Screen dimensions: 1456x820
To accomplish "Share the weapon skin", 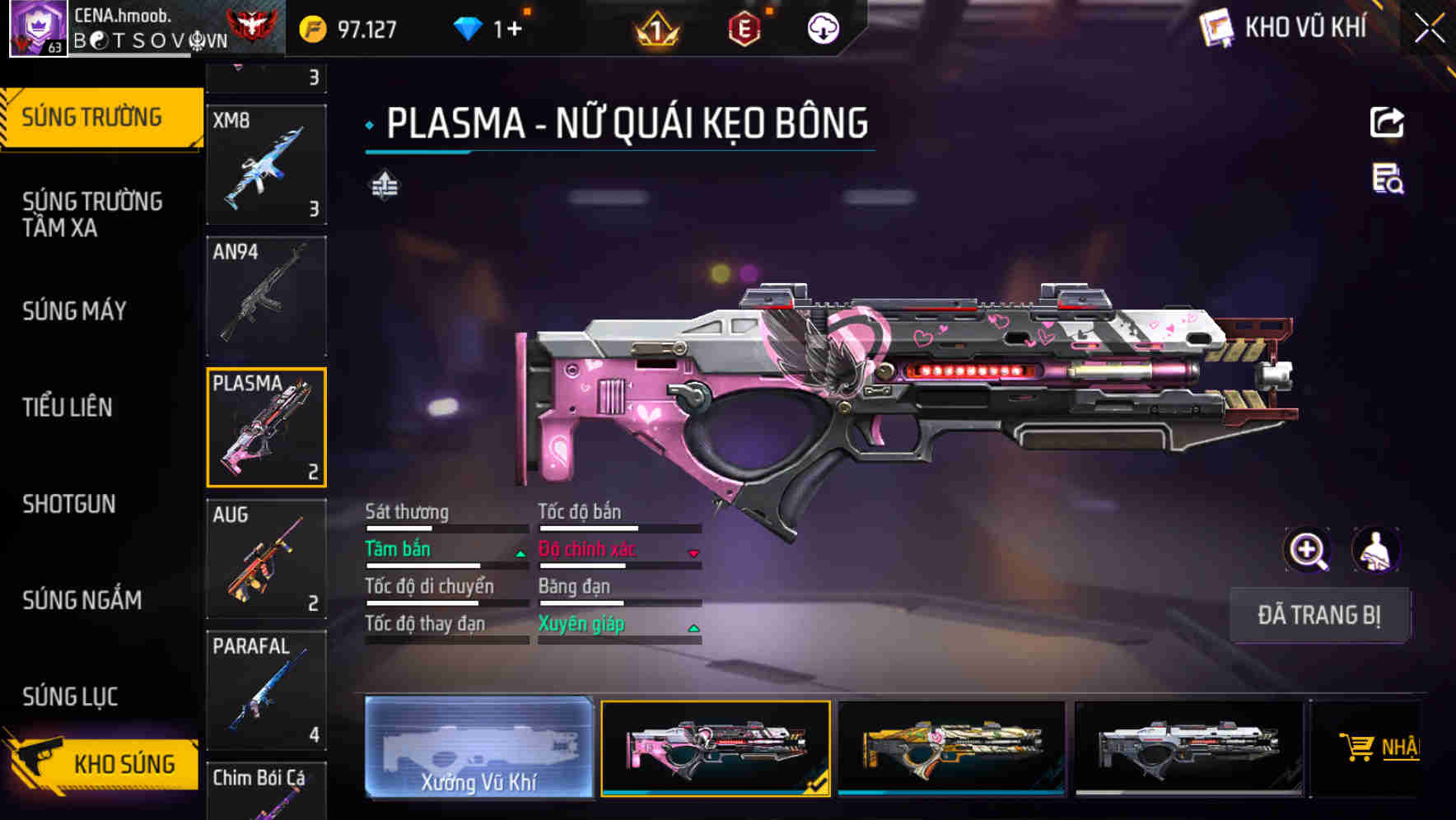I will (x=1387, y=123).
